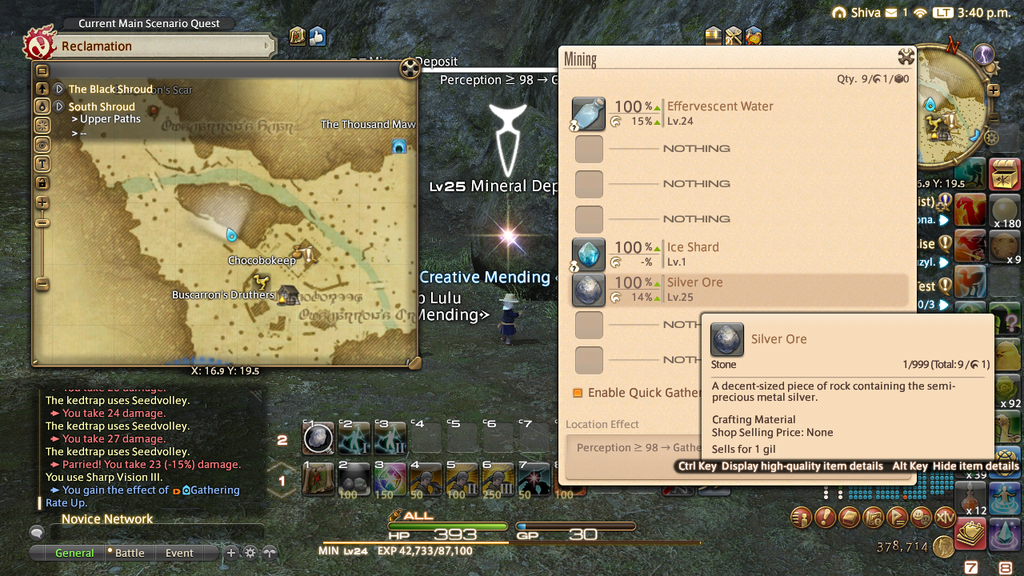Switch to the General chat tab
The height and width of the screenshot is (576, 1024).
[74, 553]
